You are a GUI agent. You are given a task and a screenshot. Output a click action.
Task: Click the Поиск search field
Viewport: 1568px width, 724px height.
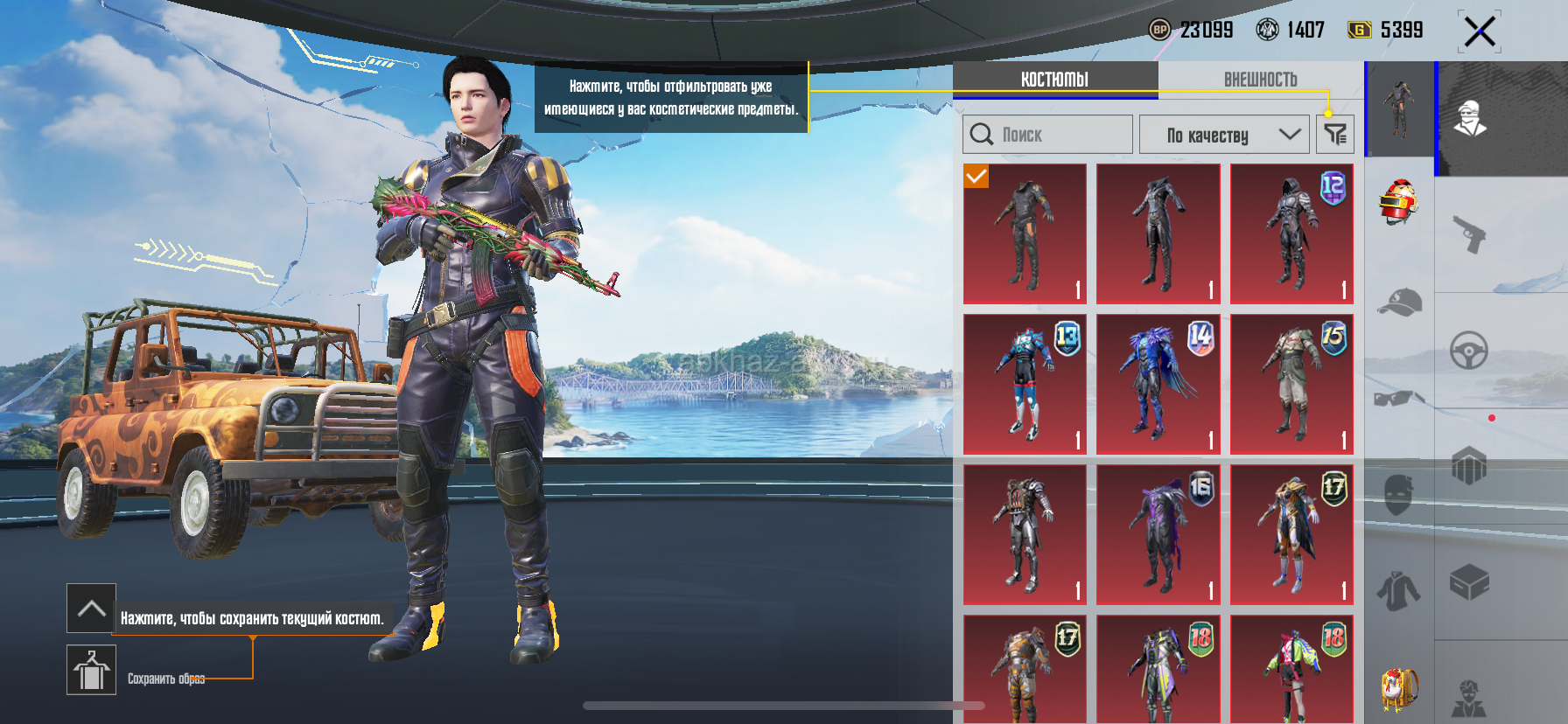[x=1048, y=135]
